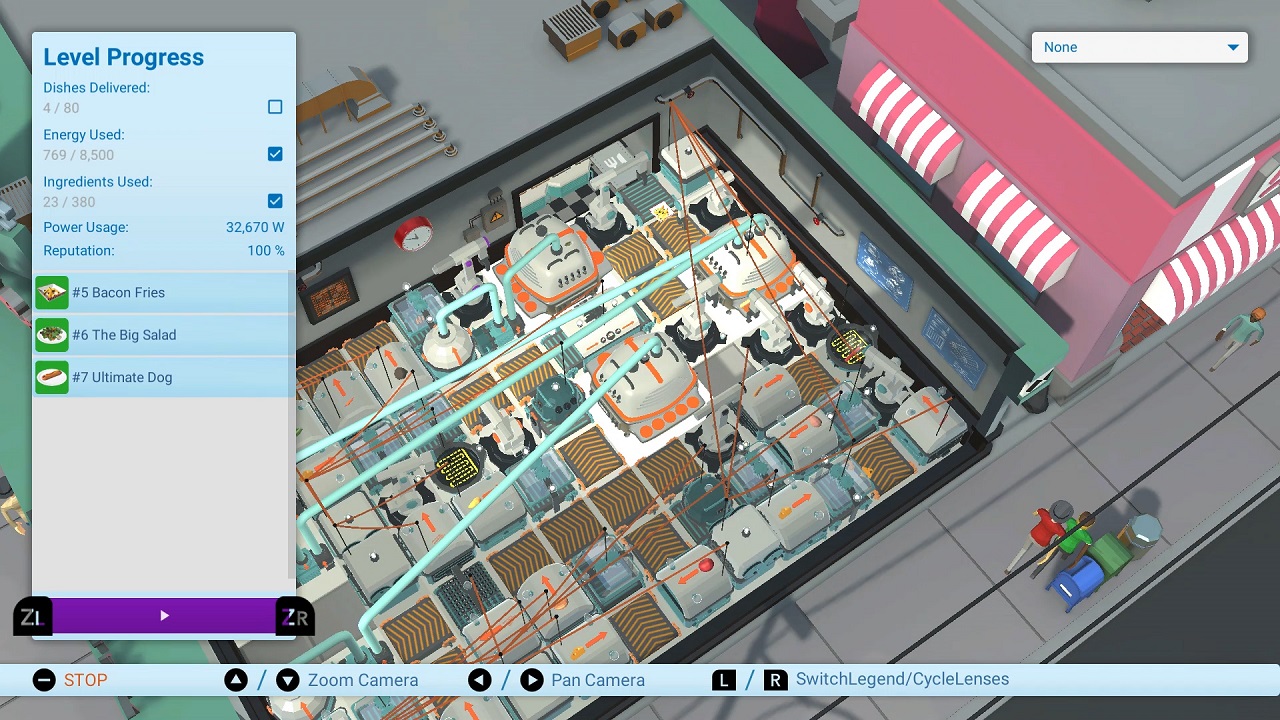The image size is (1280, 720).
Task: Select The Big Salad dish icon
Action: [51, 335]
